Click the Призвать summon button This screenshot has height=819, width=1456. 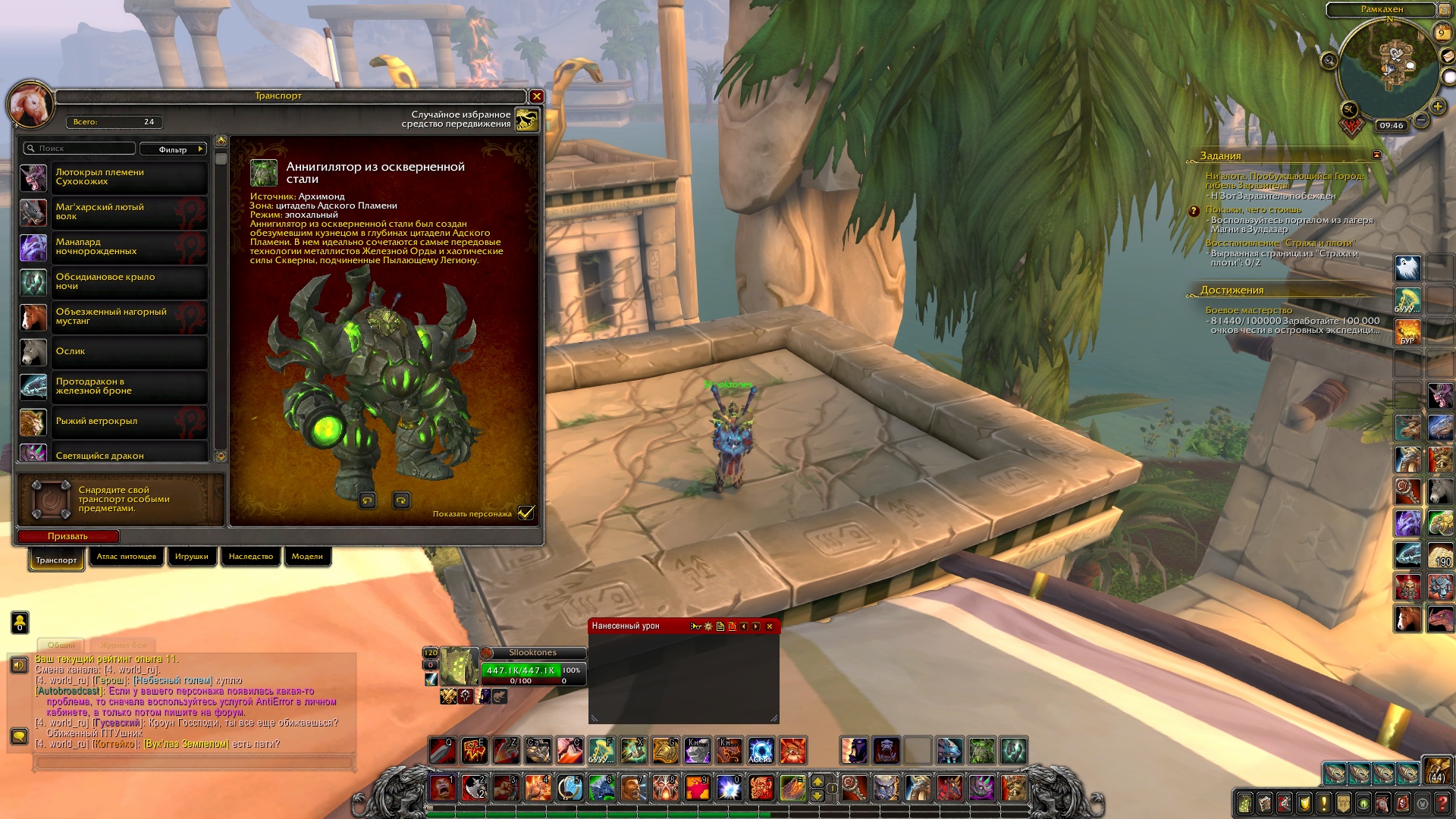68,536
